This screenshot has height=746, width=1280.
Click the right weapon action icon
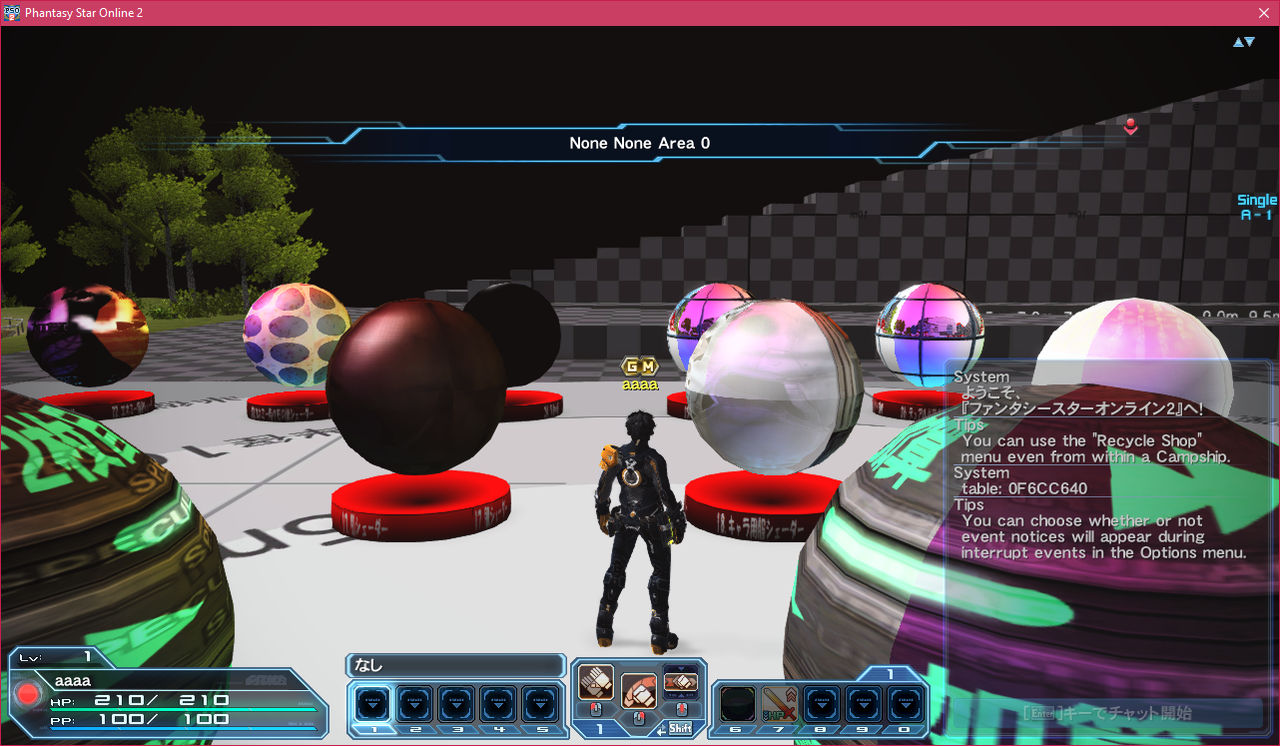(680, 682)
